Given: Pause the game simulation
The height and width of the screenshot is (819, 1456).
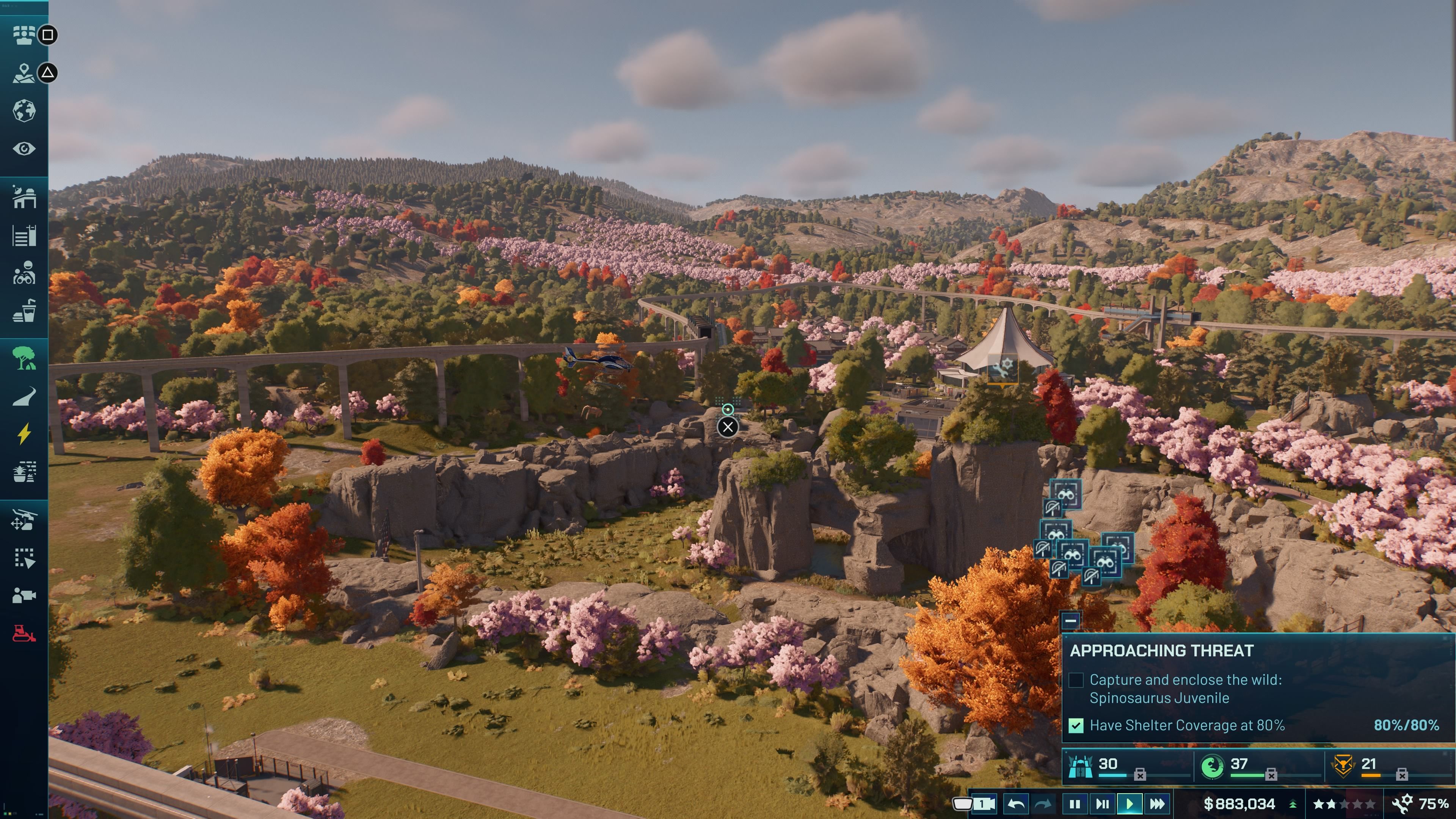Looking at the screenshot, I should point(1075,804).
